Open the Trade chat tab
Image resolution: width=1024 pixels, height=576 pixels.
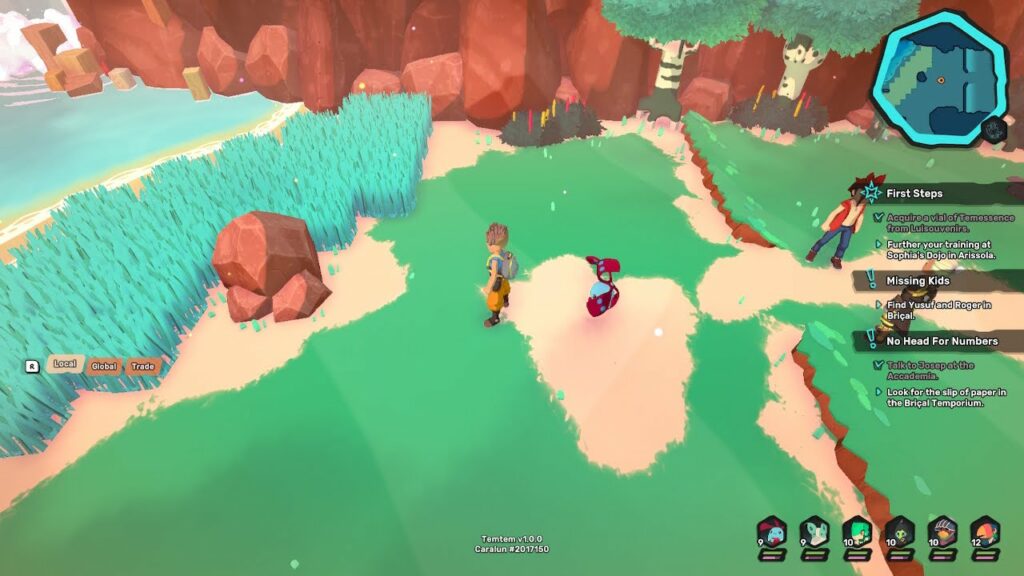point(143,366)
